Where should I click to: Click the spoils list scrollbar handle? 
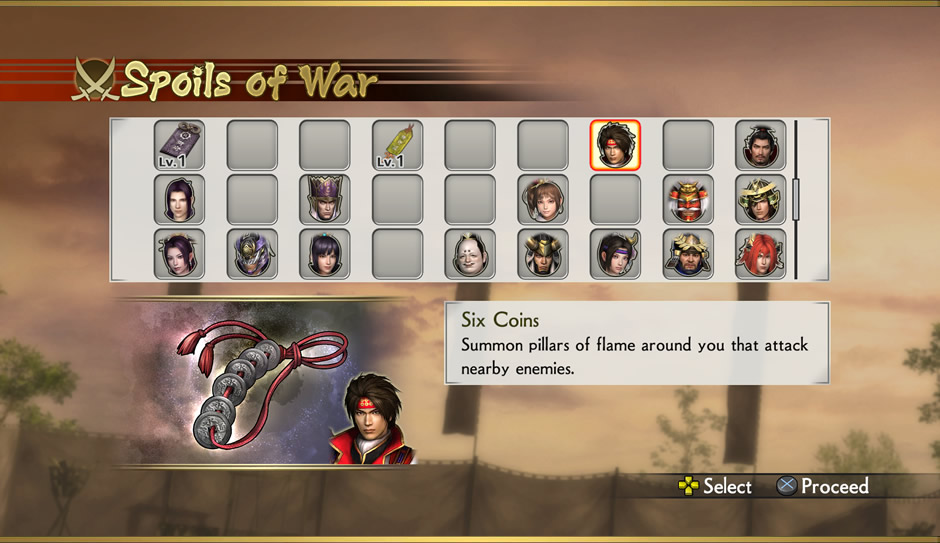coord(796,200)
